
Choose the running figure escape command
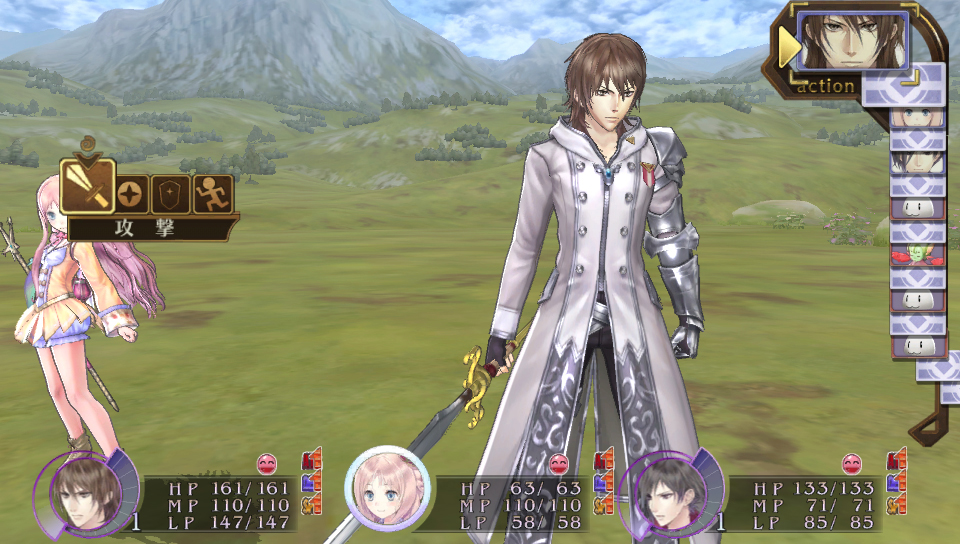[x=212, y=195]
